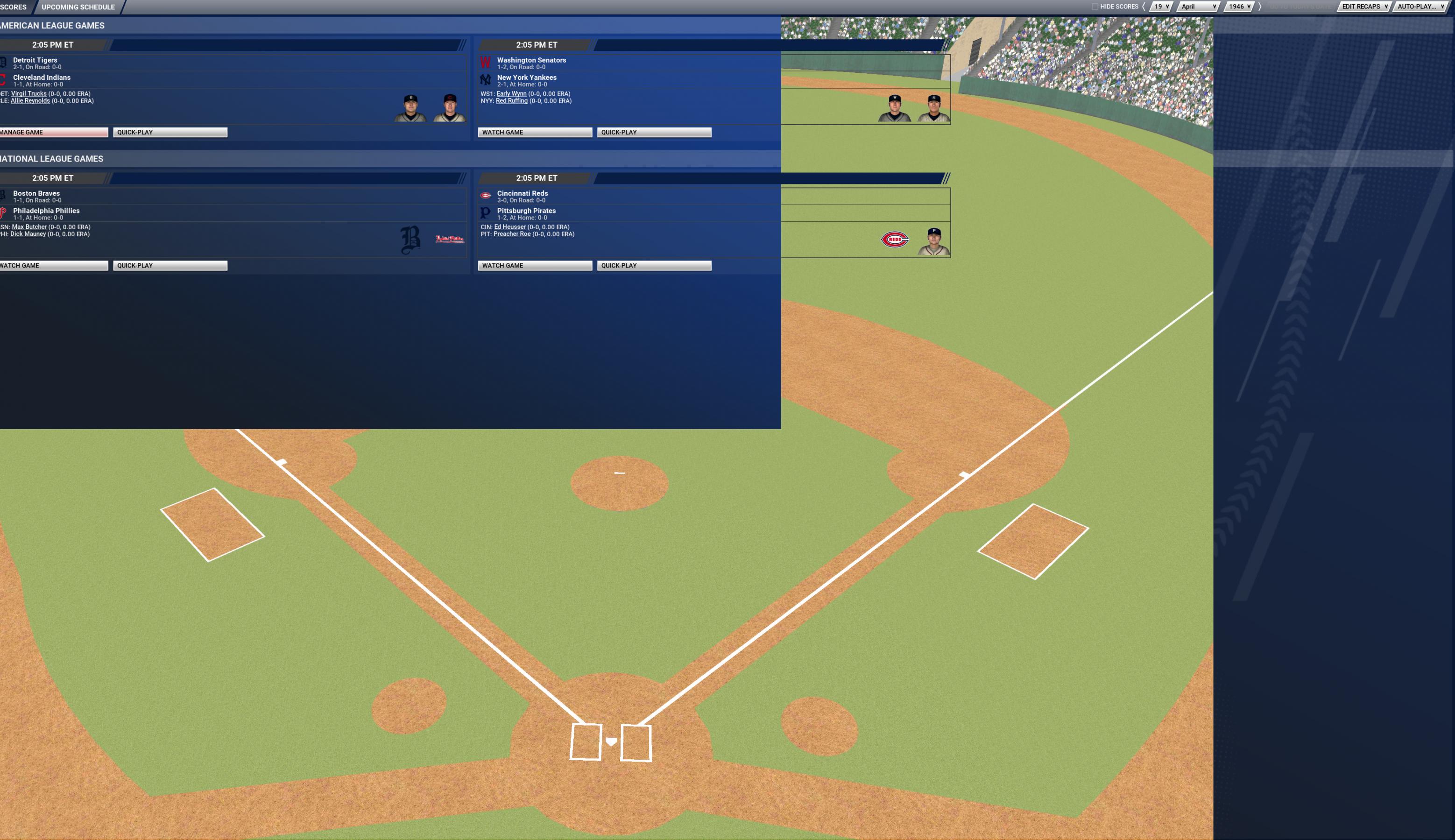View Red Ruffing's player page

pyautogui.click(x=512, y=101)
